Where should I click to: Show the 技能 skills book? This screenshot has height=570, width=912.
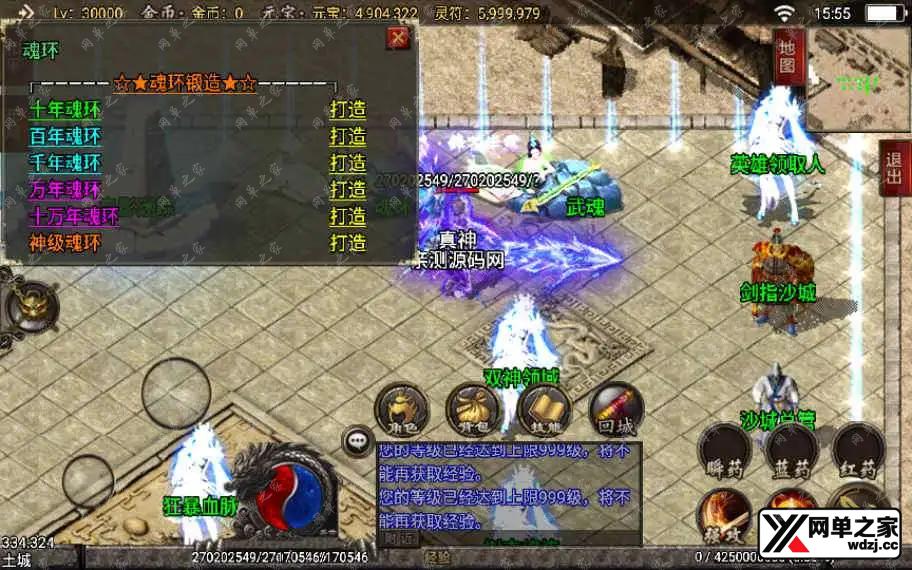pos(544,410)
